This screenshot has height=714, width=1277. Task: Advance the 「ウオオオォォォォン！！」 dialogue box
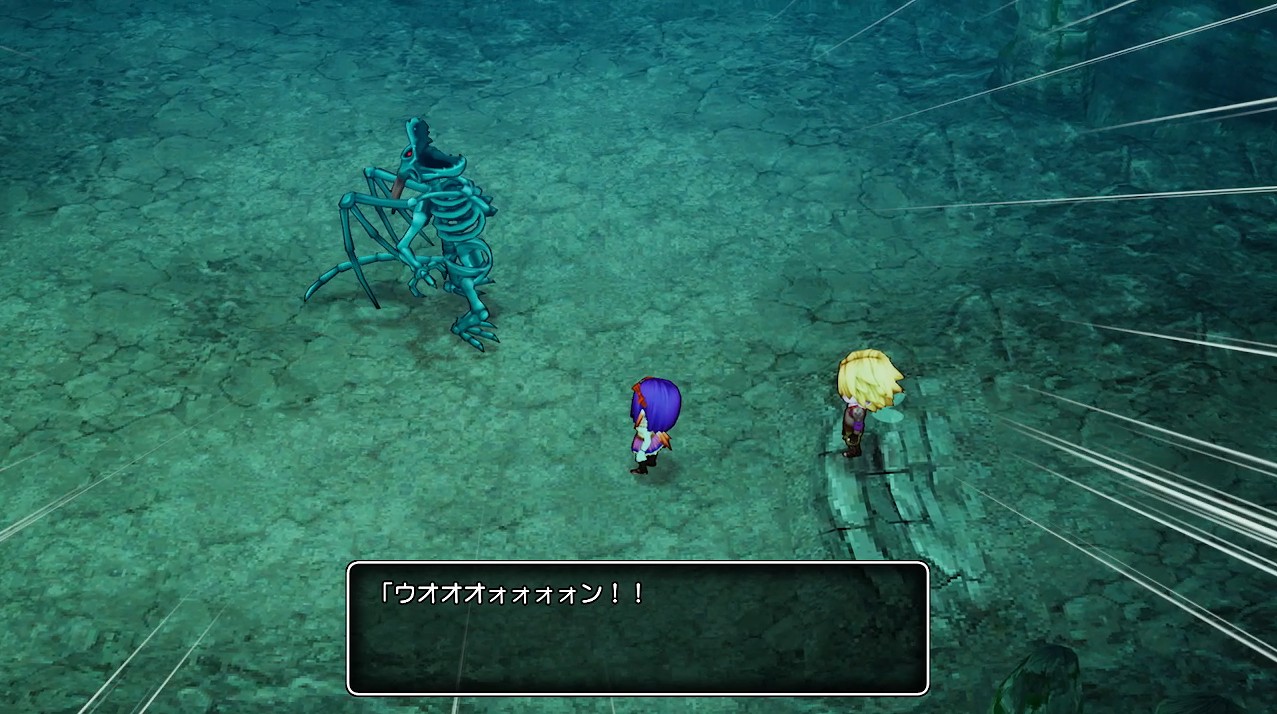point(637,628)
